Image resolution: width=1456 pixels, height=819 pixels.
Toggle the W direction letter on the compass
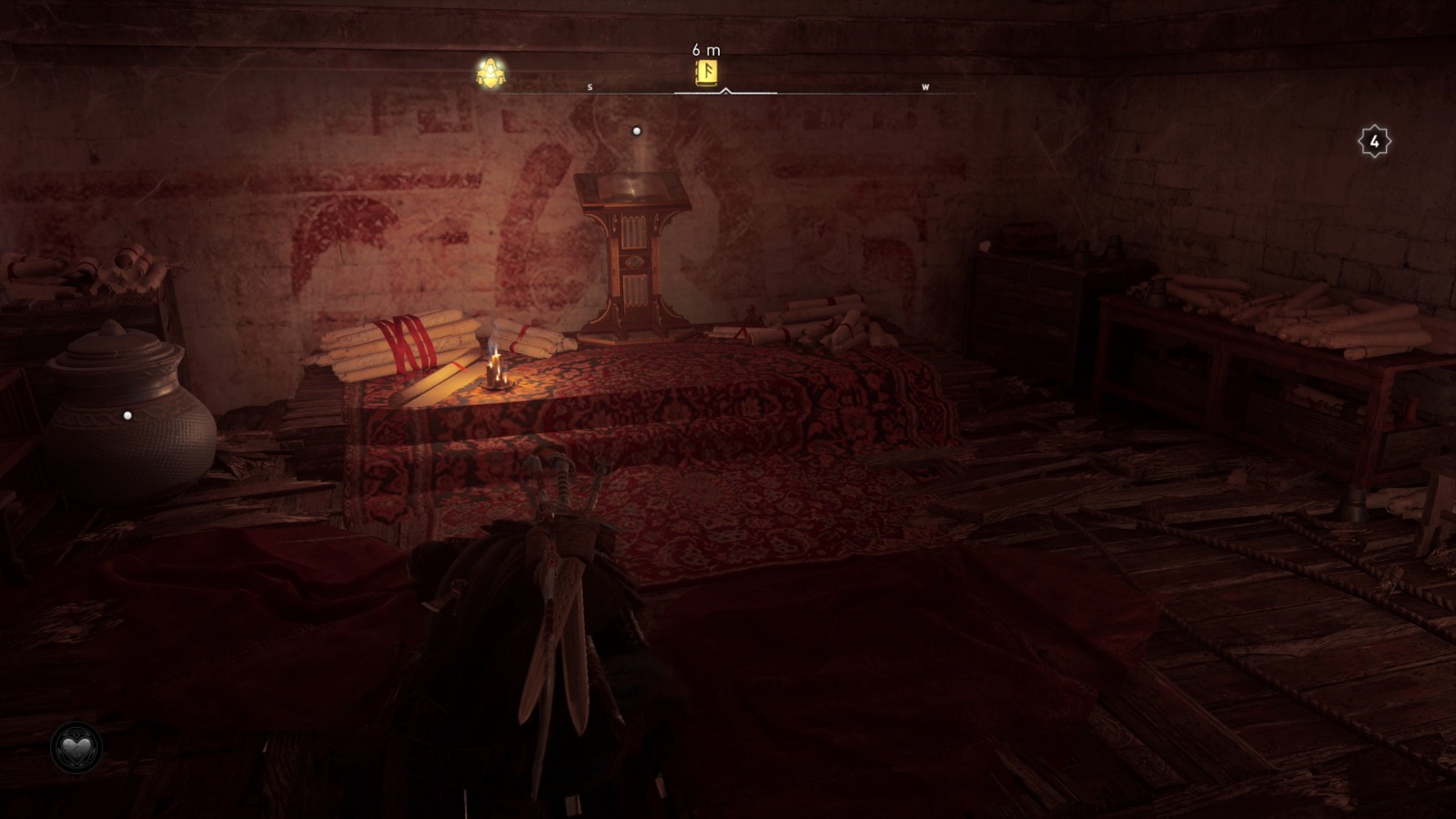click(925, 87)
